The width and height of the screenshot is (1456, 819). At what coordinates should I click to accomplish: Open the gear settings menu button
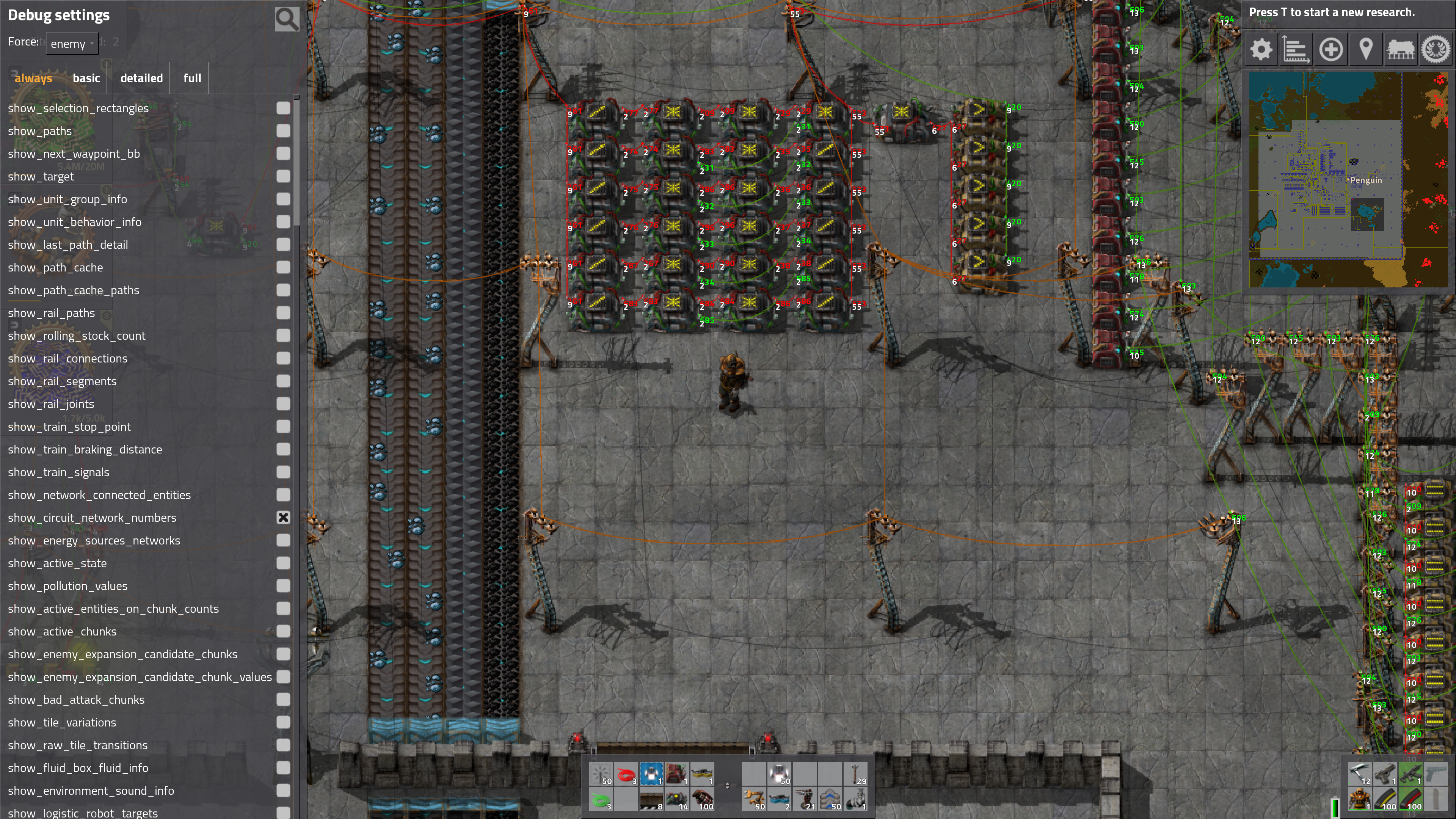[x=1261, y=50]
